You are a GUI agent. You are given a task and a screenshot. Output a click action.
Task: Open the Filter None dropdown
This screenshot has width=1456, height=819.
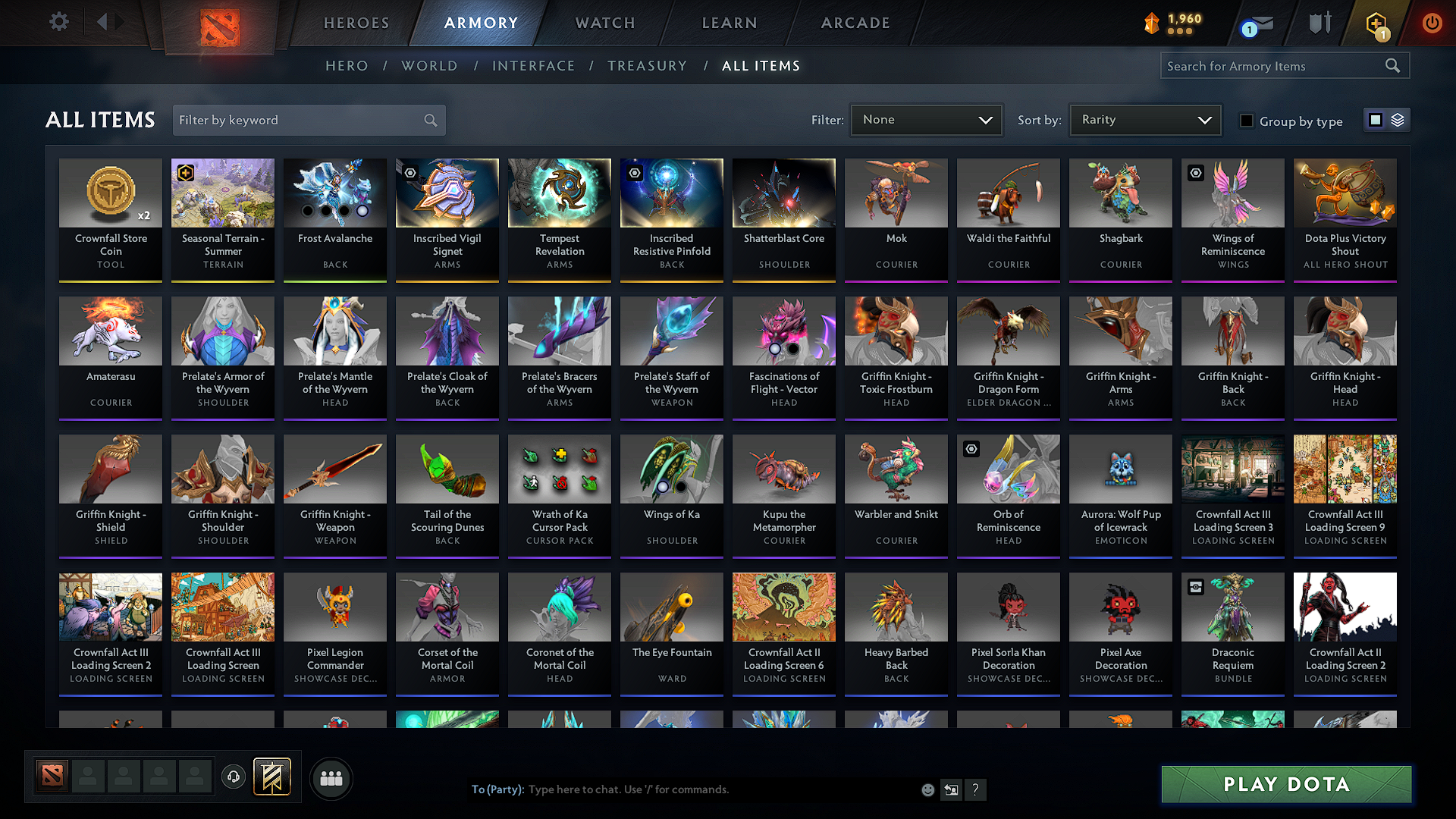[926, 120]
